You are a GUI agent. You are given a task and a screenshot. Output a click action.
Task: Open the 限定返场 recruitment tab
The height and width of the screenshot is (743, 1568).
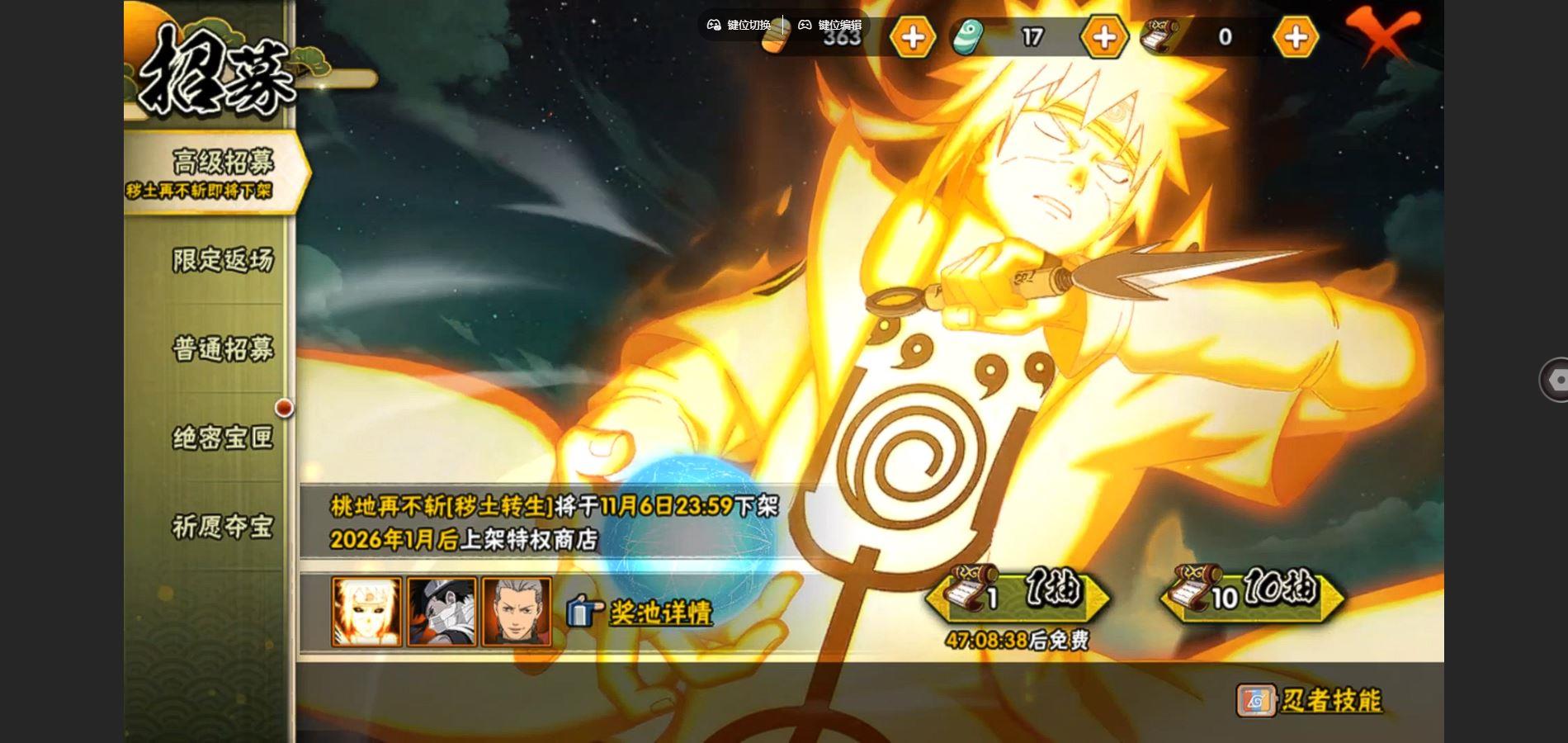coord(222,260)
